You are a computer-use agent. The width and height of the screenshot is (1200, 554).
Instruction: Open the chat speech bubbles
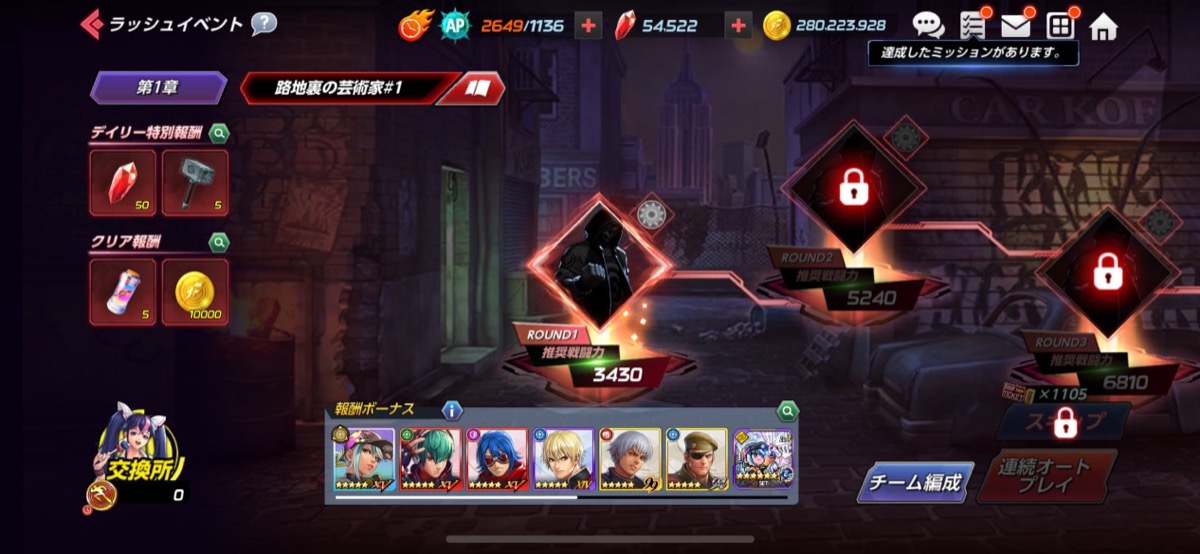click(928, 26)
